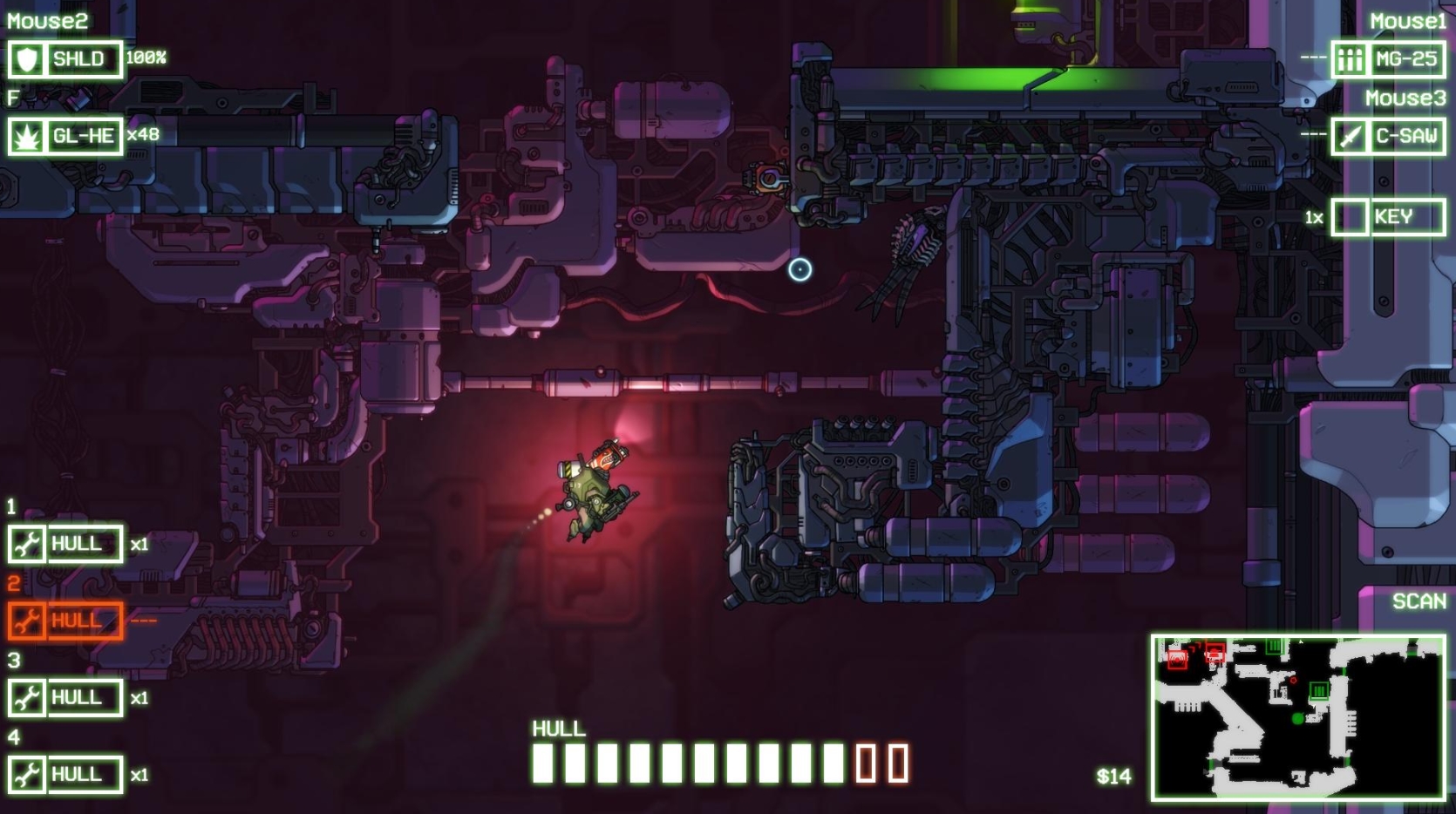Activate the SHLD shield slot
The height and width of the screenshot is (814, 1456).
pyautogui.click(x=65, y=60)
